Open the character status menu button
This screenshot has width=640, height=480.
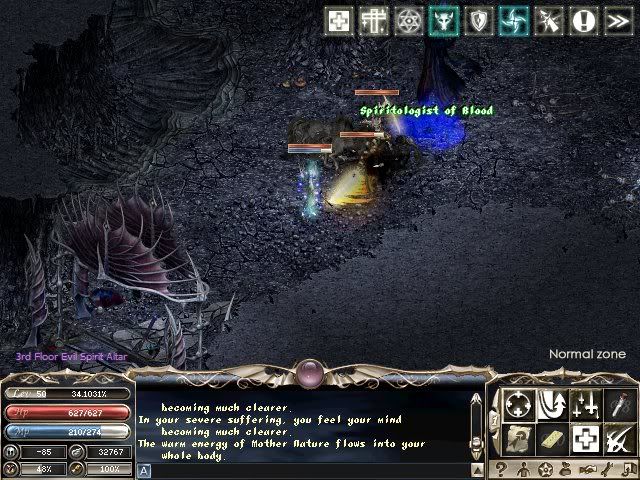click(x=522, y=469)
